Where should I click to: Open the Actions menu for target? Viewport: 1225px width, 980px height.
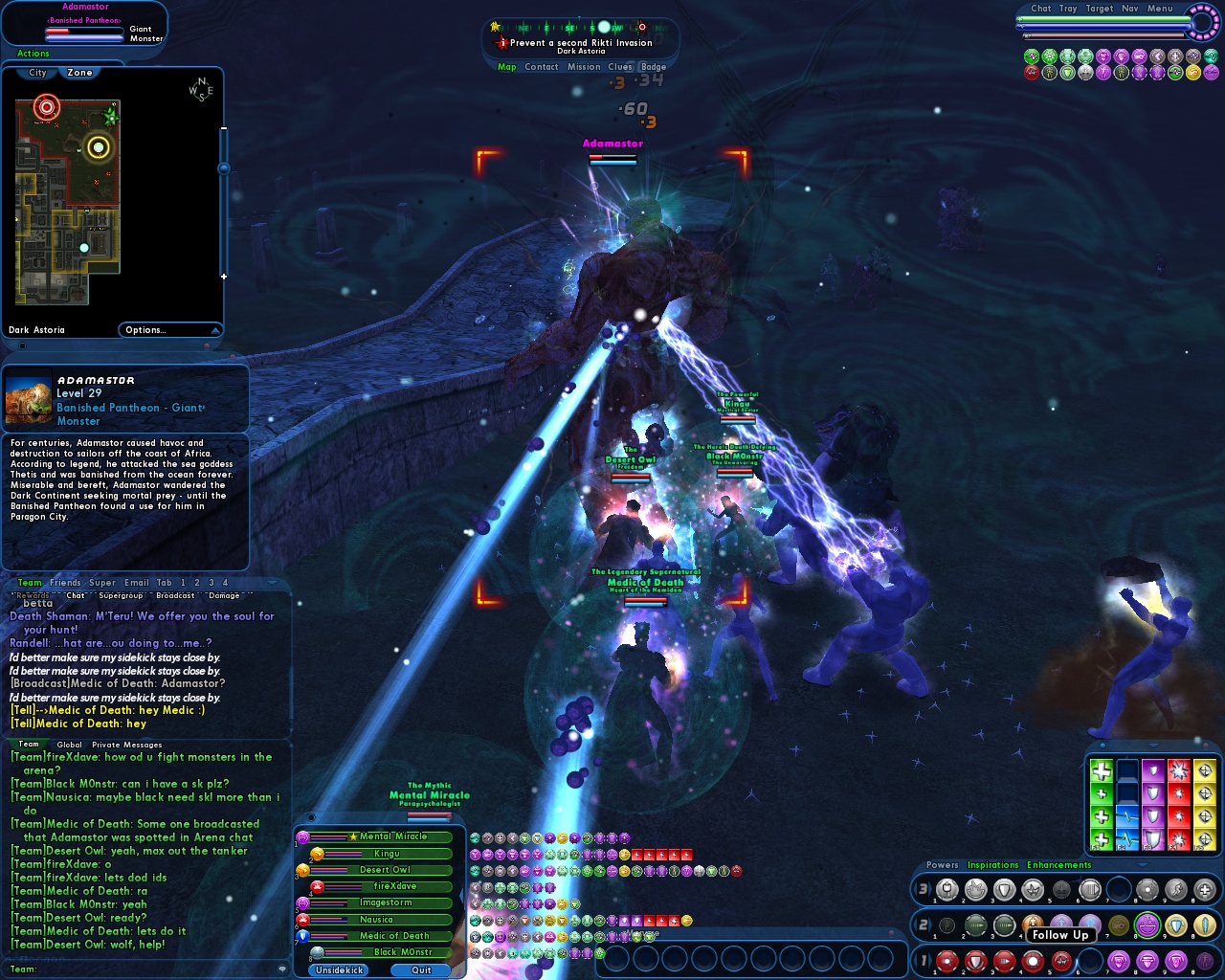tap(33, 54)
